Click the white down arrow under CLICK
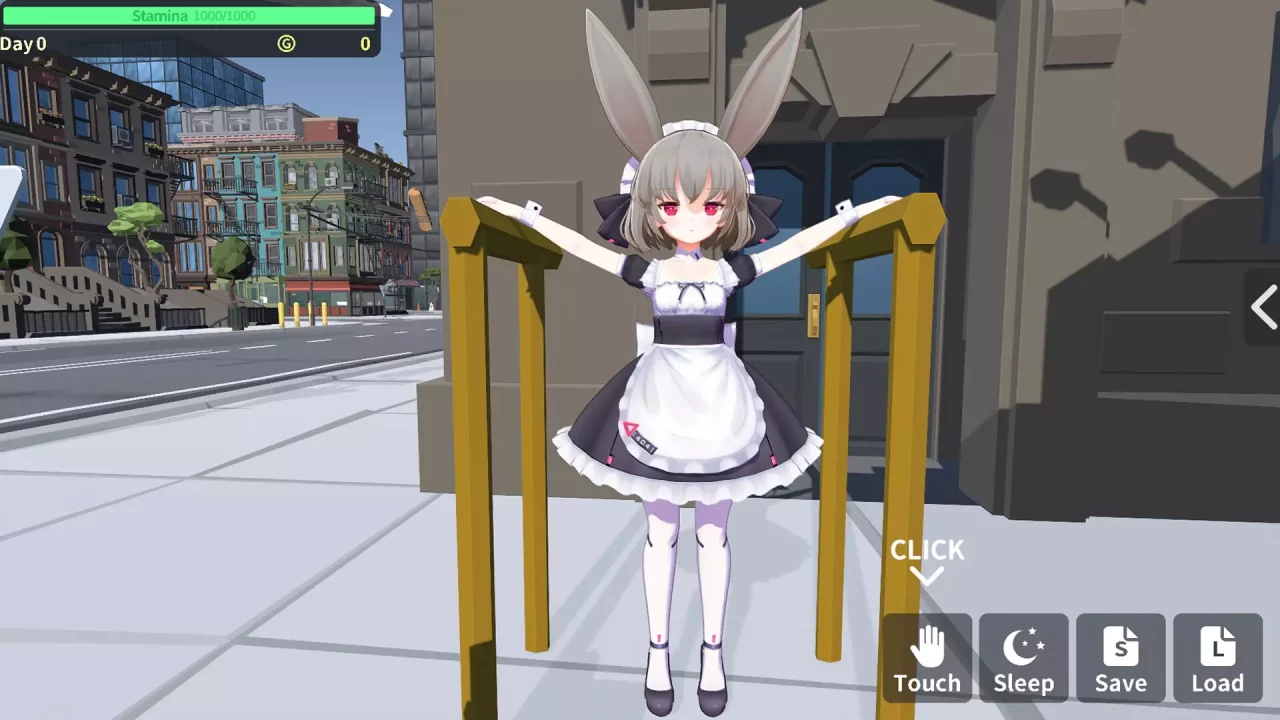1280x720 pixels. [x=926, y=576]
